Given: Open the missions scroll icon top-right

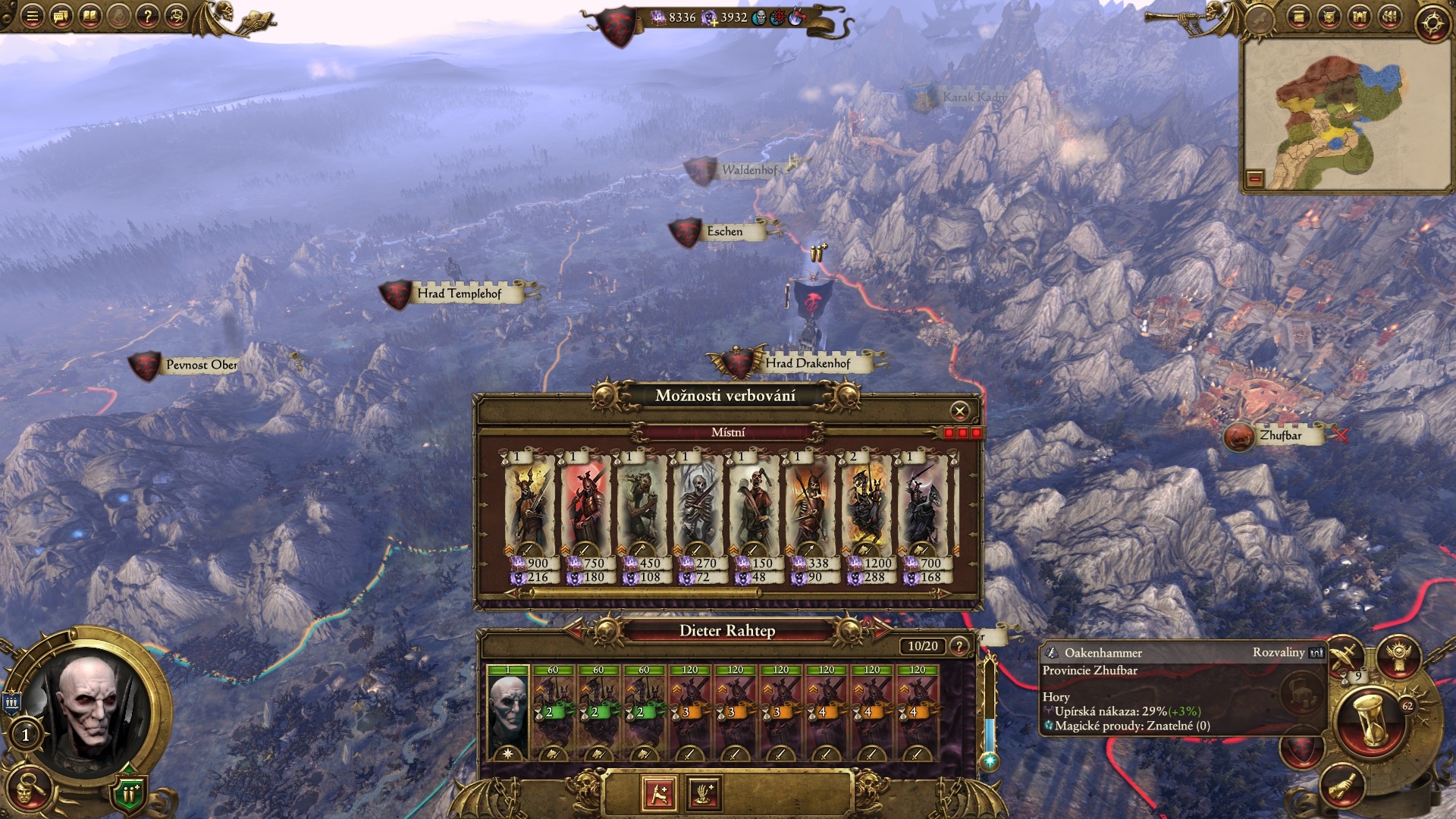Looking at the screenshot, I should tap(1298, 17).
